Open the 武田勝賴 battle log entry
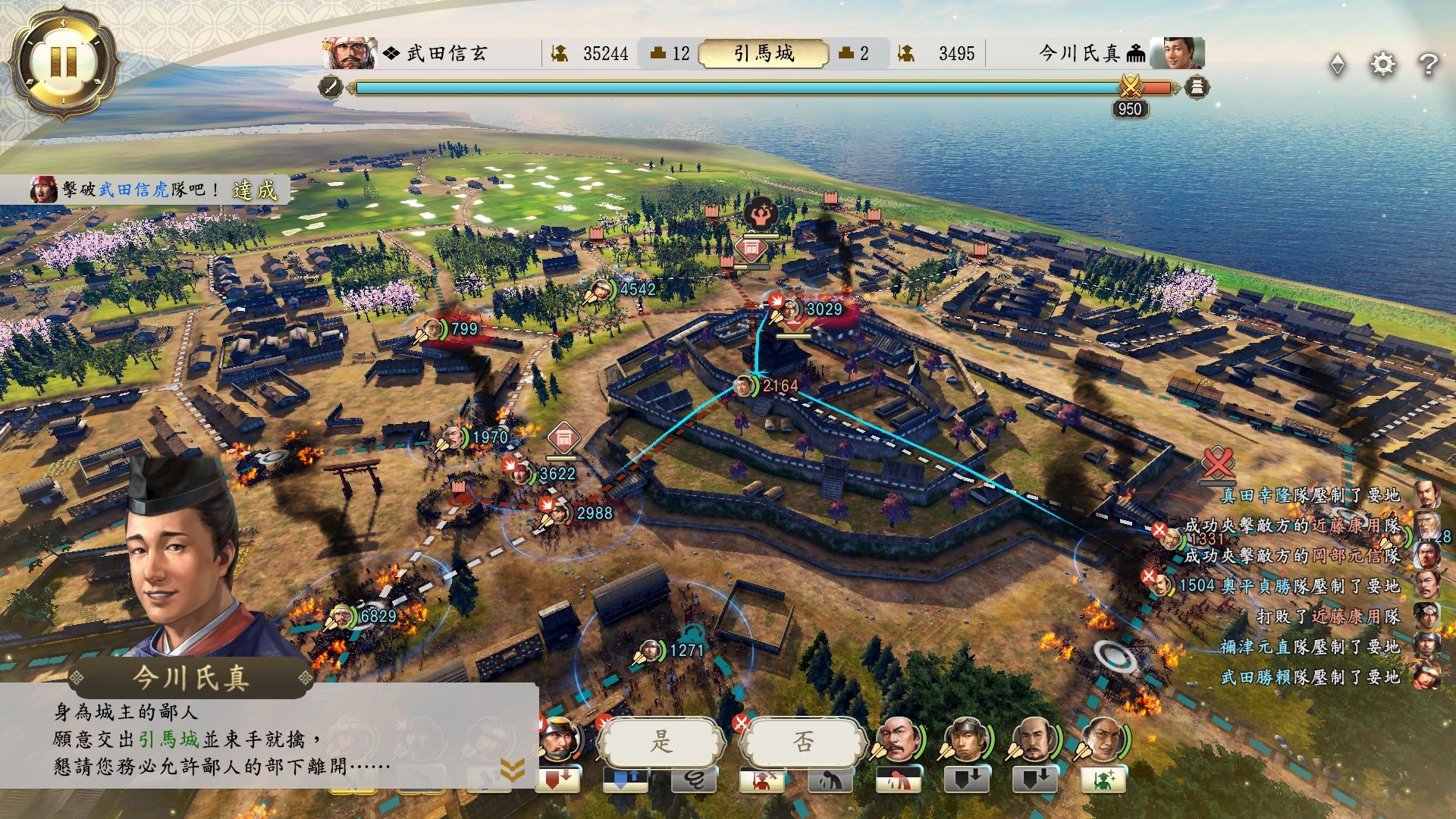 pos(1310,677)
